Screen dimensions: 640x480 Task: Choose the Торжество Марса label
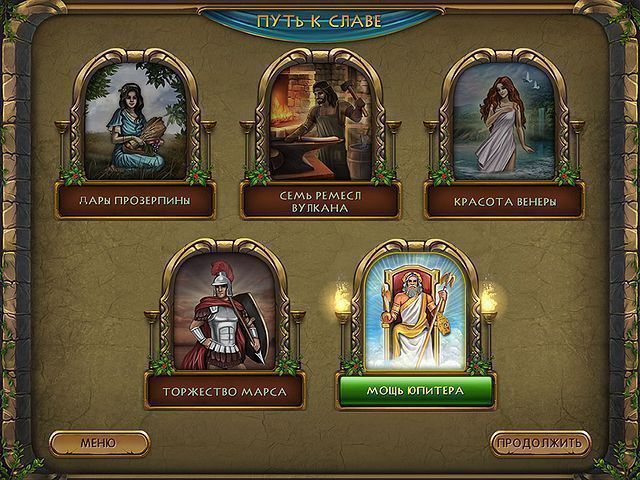pos(225,390)
